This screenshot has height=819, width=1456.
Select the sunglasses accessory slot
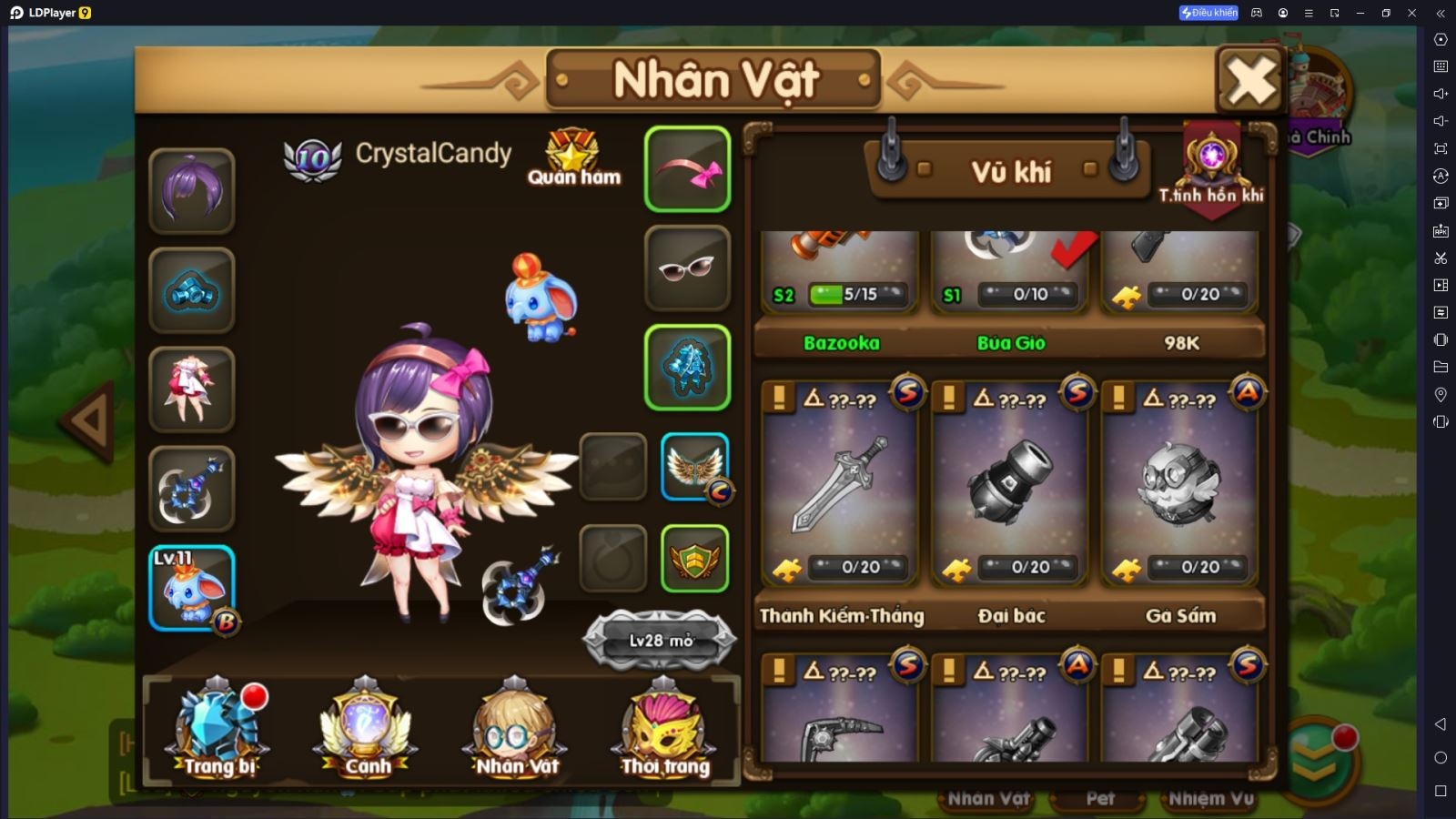click(687, 267)
